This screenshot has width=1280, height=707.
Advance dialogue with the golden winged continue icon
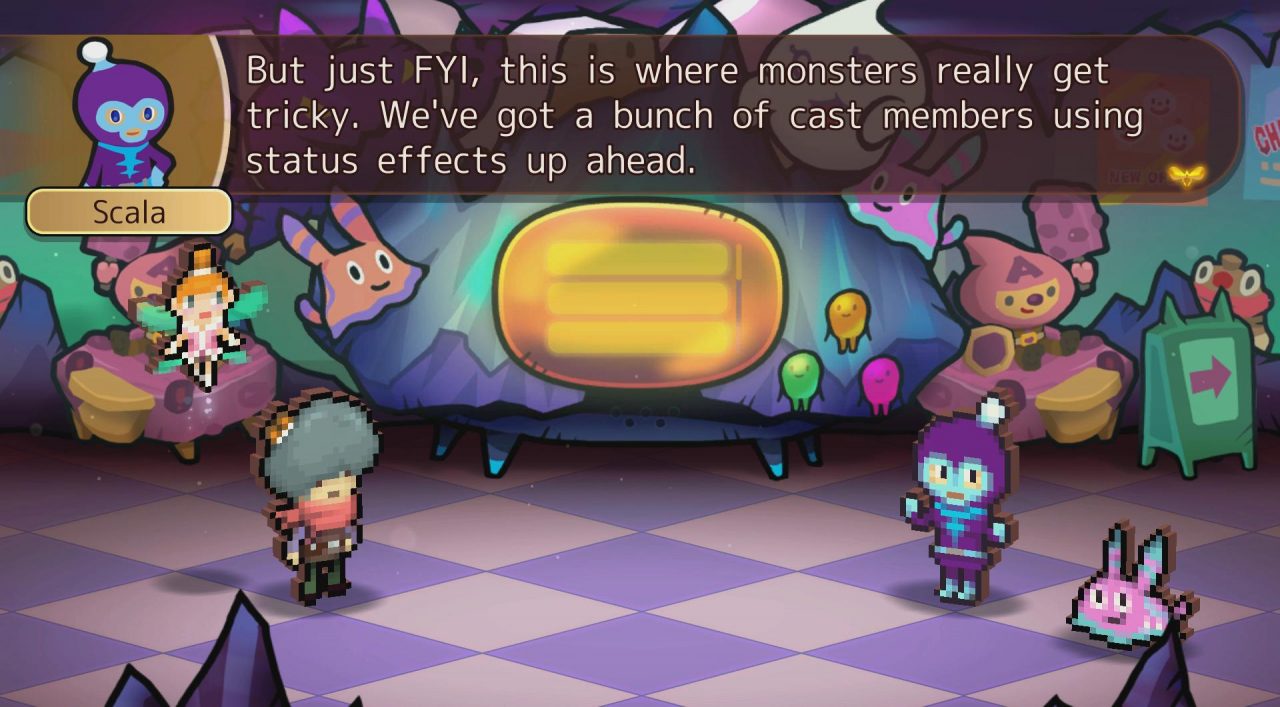[x=1187, y=176]
